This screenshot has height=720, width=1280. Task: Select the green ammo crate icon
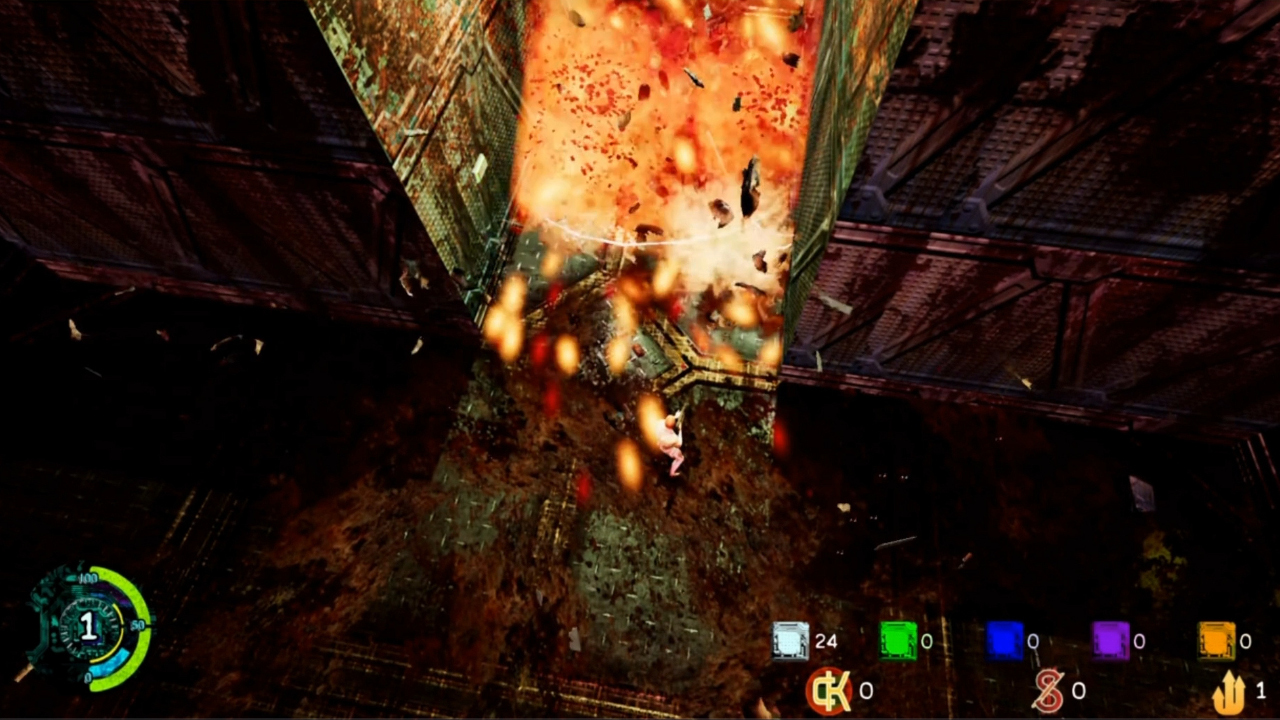coord(896,641)
